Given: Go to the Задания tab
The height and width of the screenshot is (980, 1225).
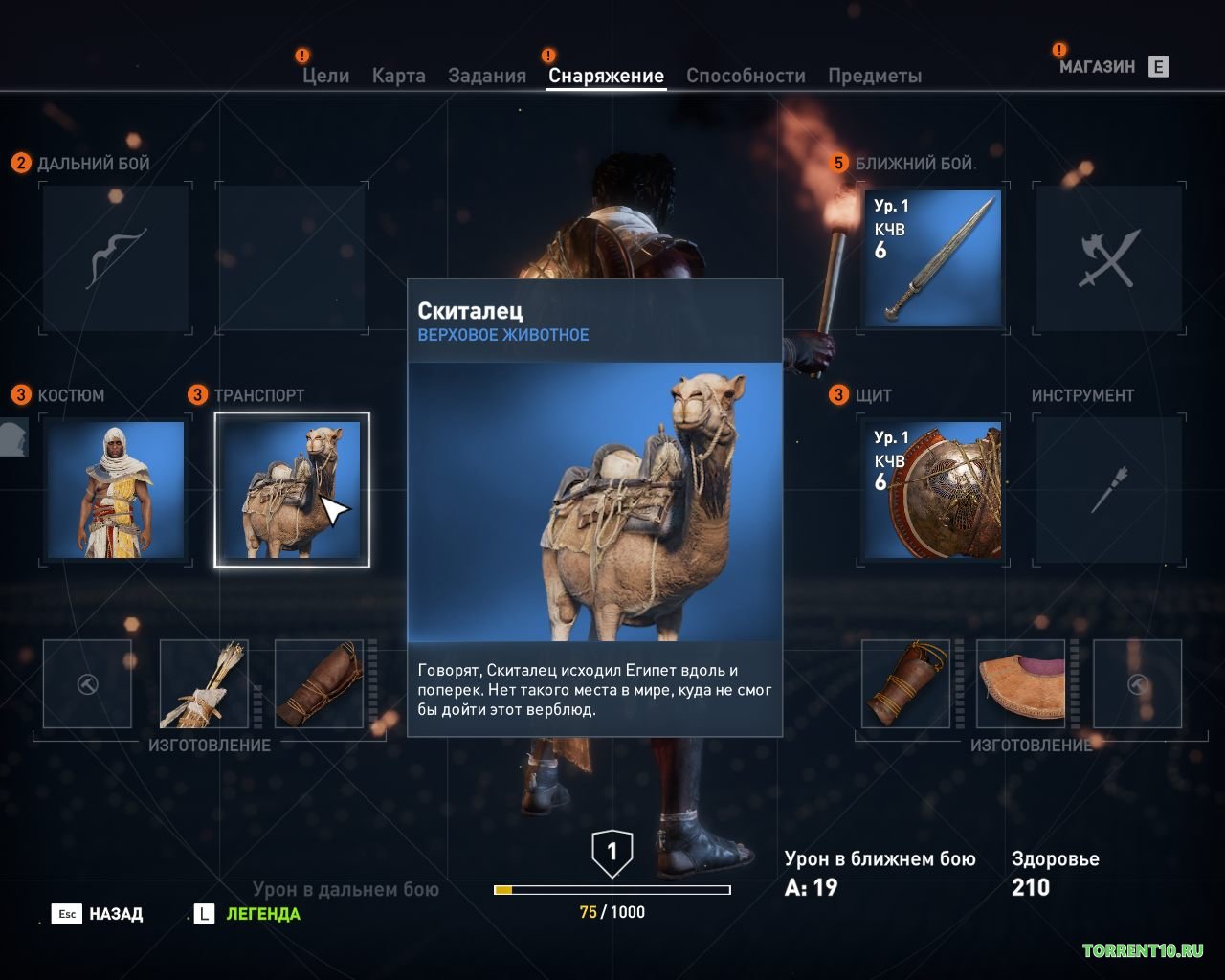Looking at the screenshot, I should pos(487,76).
